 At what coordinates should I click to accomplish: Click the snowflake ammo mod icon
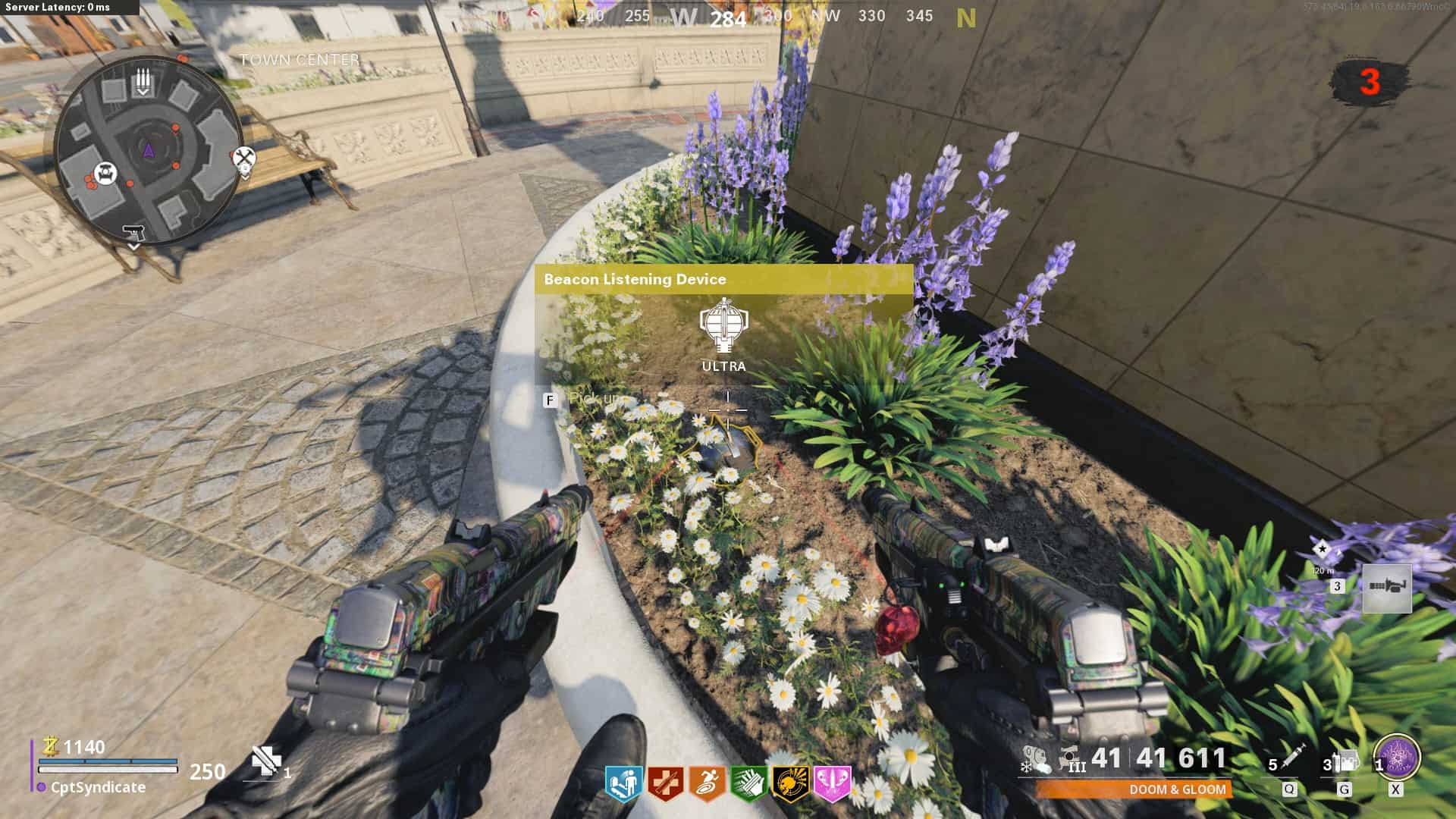tap(1025, 767)
